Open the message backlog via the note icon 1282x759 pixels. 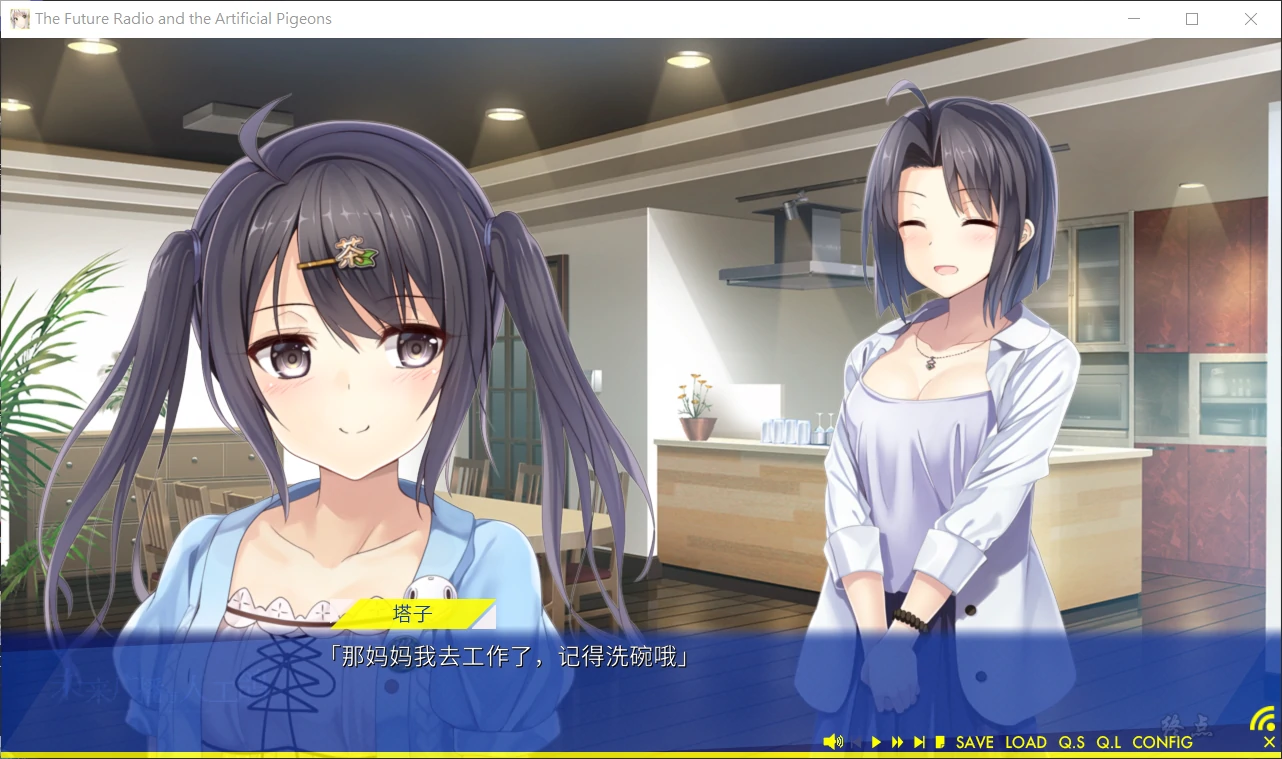click(x=939, y=741)
